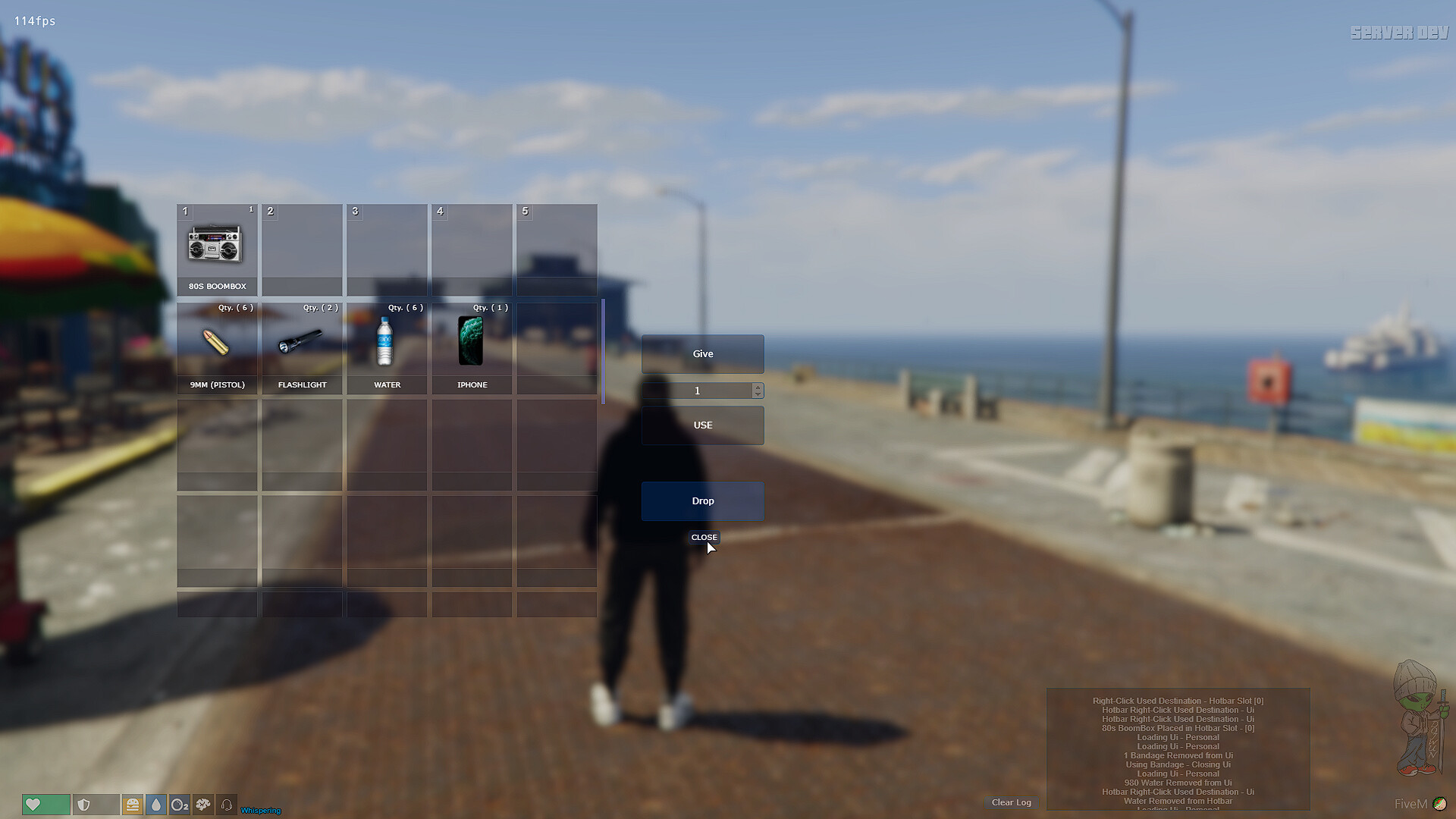The height and width of the screenshot is (819, 1456).
Task: Click the 9mm Pistol ammo item
Action: (216, 345)
